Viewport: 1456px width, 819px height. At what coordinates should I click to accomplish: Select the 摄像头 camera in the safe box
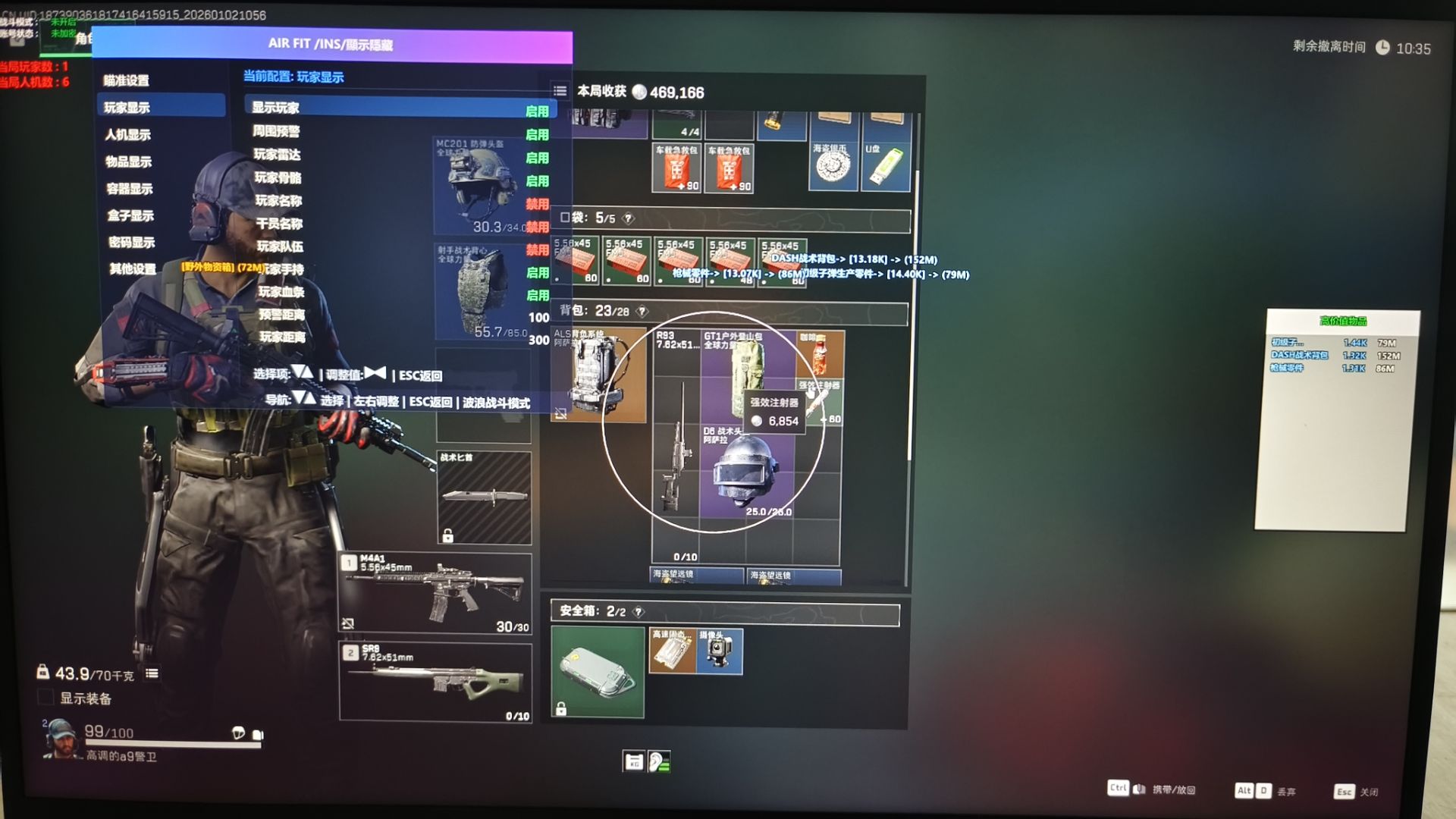(719, 651)
